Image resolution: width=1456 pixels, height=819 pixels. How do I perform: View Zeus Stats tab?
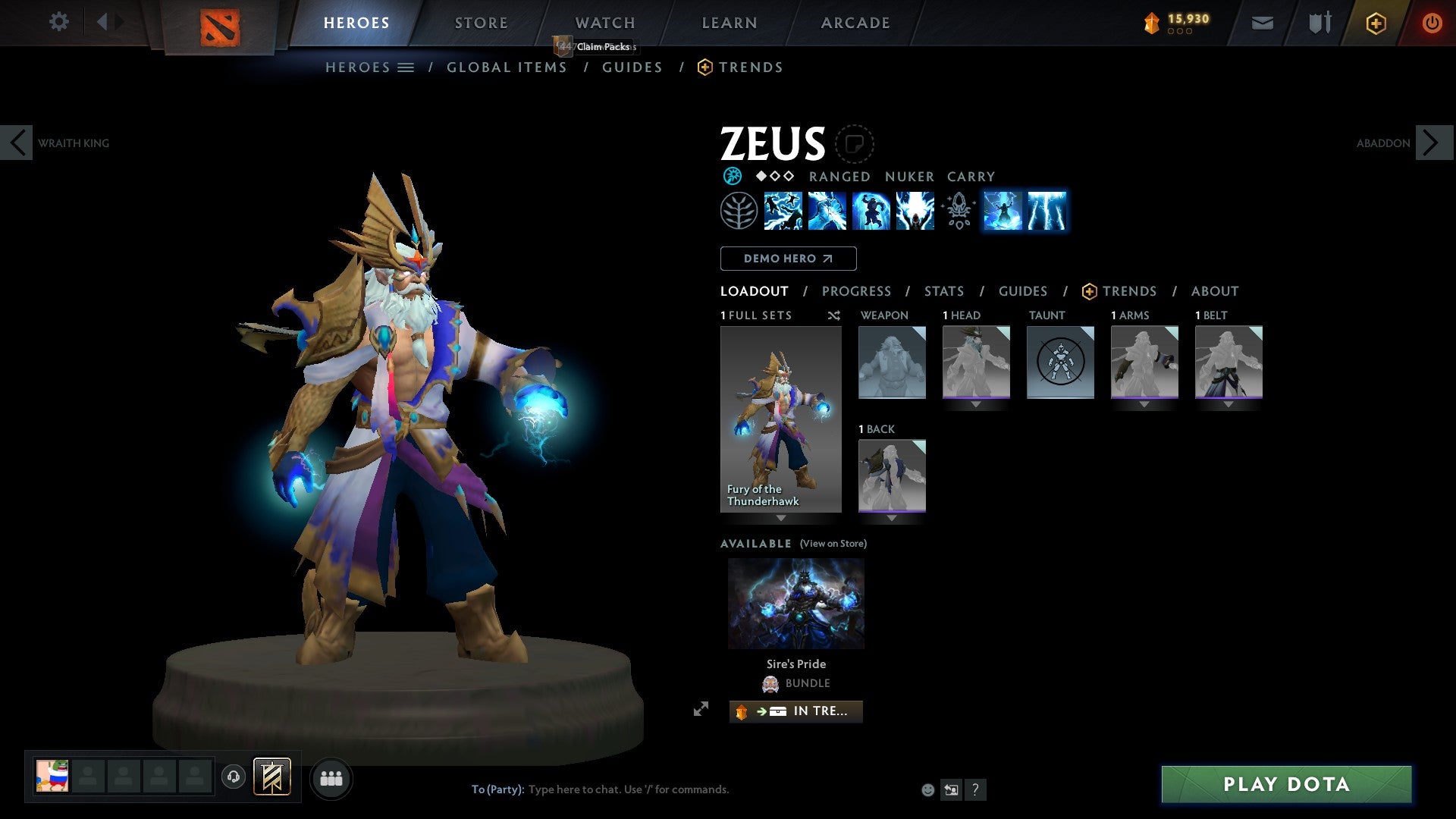coord(943,291)
